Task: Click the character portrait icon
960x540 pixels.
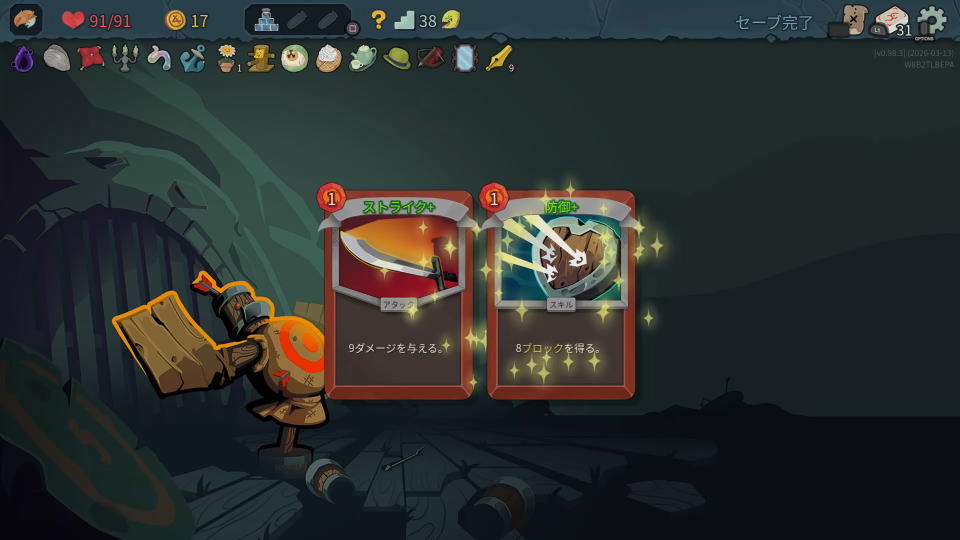Action: click(x=25, y=20)
